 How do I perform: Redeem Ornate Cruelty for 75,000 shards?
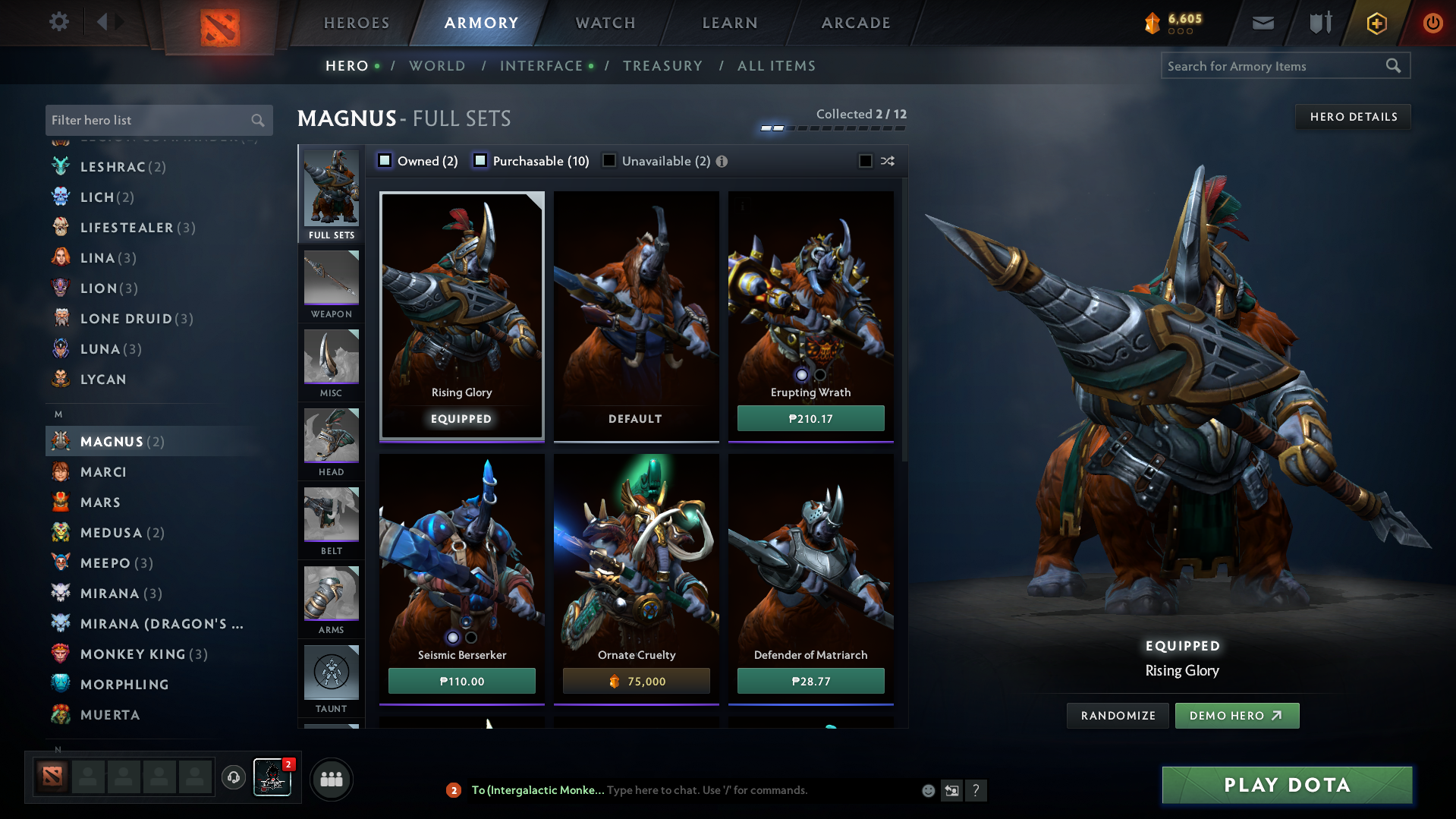[x=636, y=681]
